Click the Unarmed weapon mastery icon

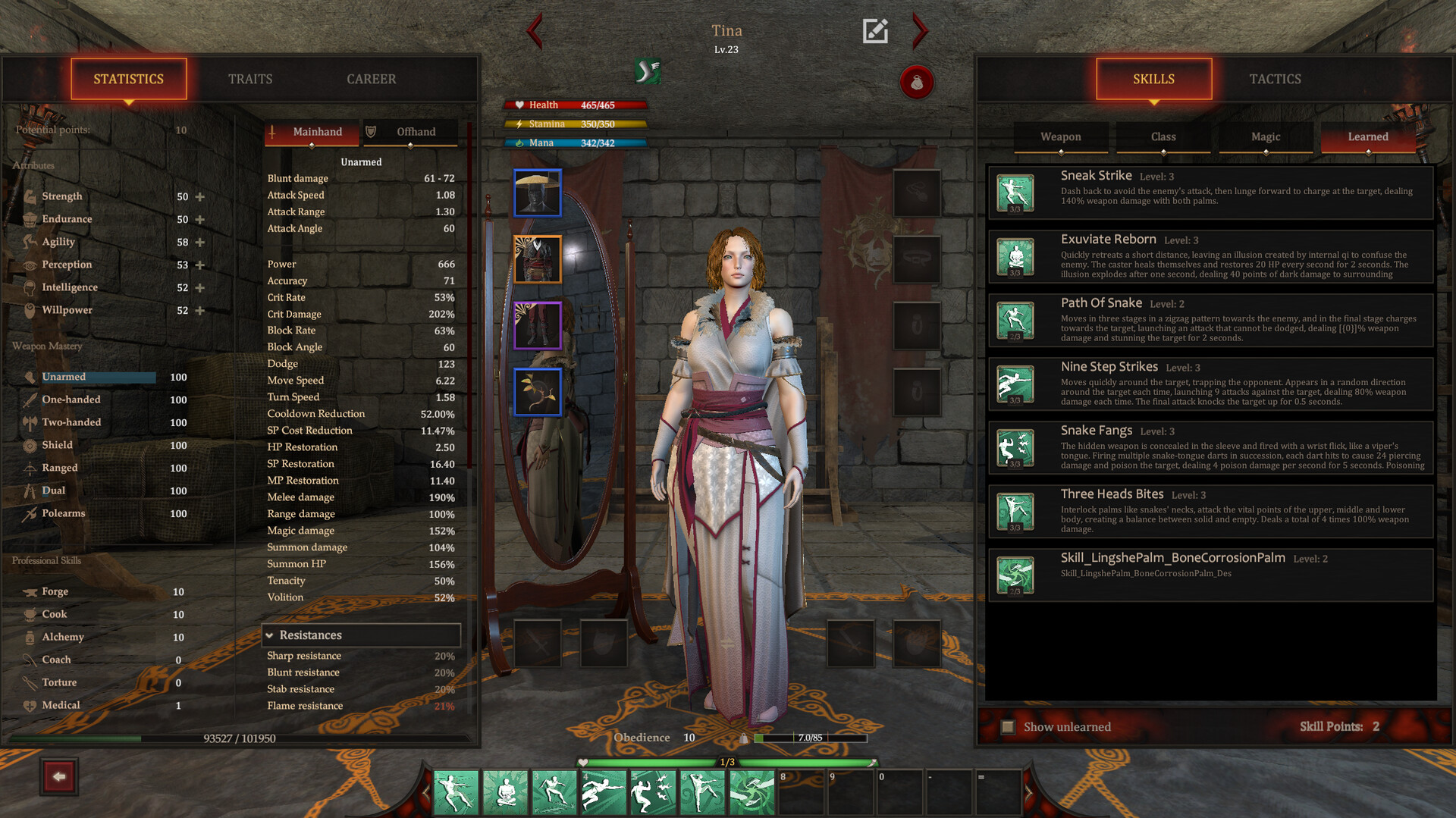(x=30, y=377)
